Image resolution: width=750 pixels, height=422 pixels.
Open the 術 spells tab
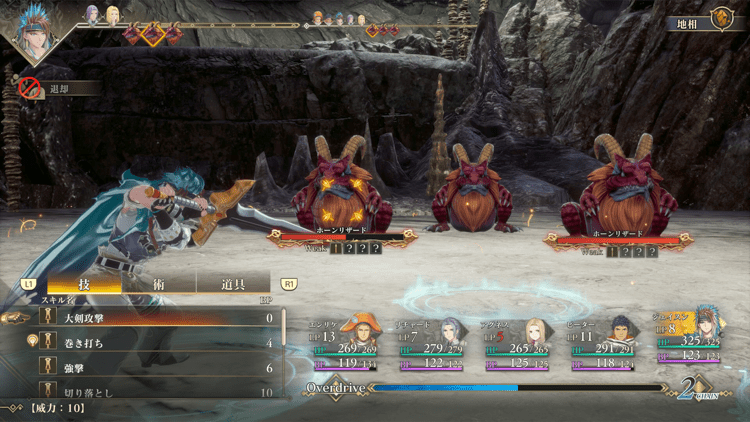pyautogui.click(x=158, y=284)
